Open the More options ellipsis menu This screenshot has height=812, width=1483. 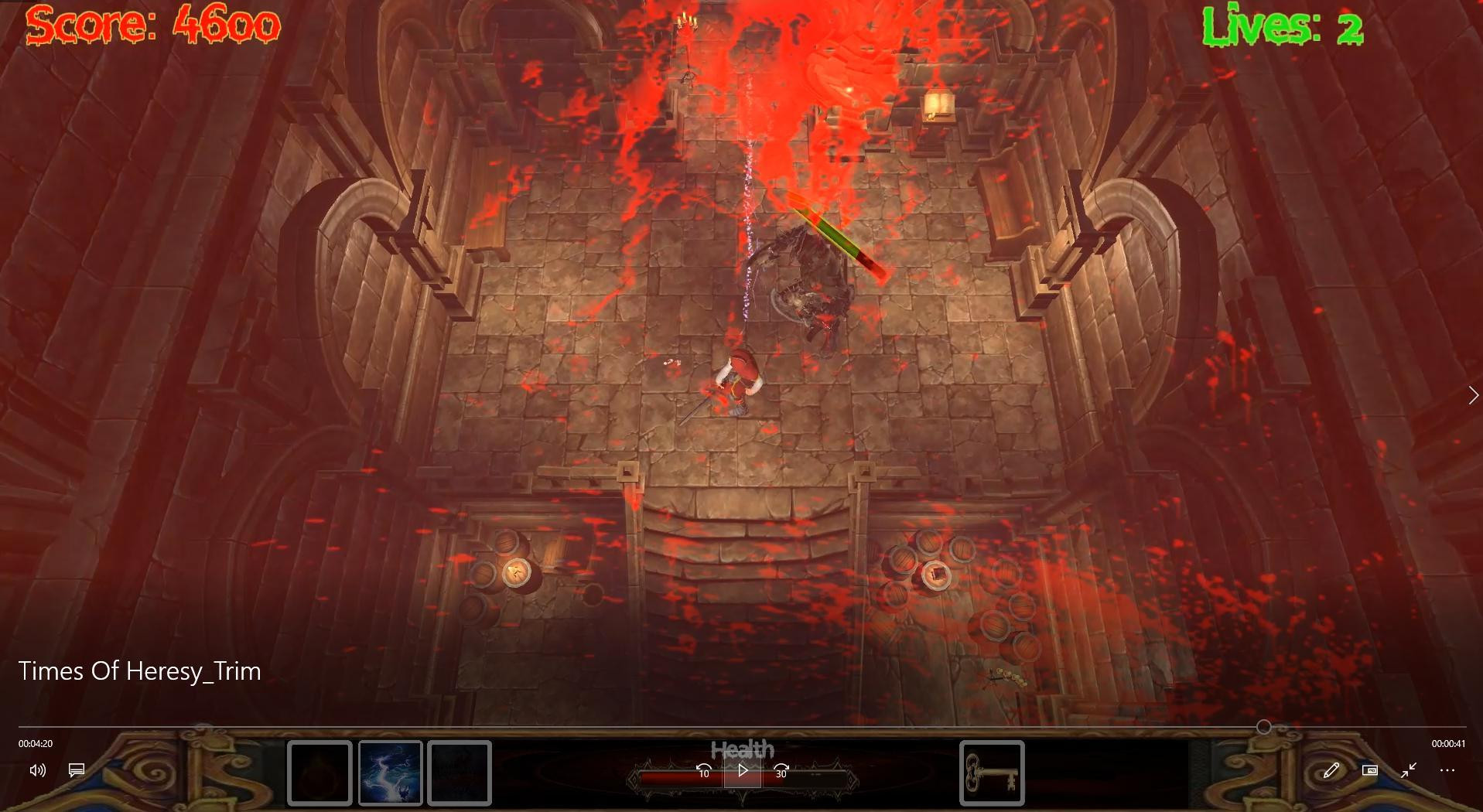point(1447,770)
